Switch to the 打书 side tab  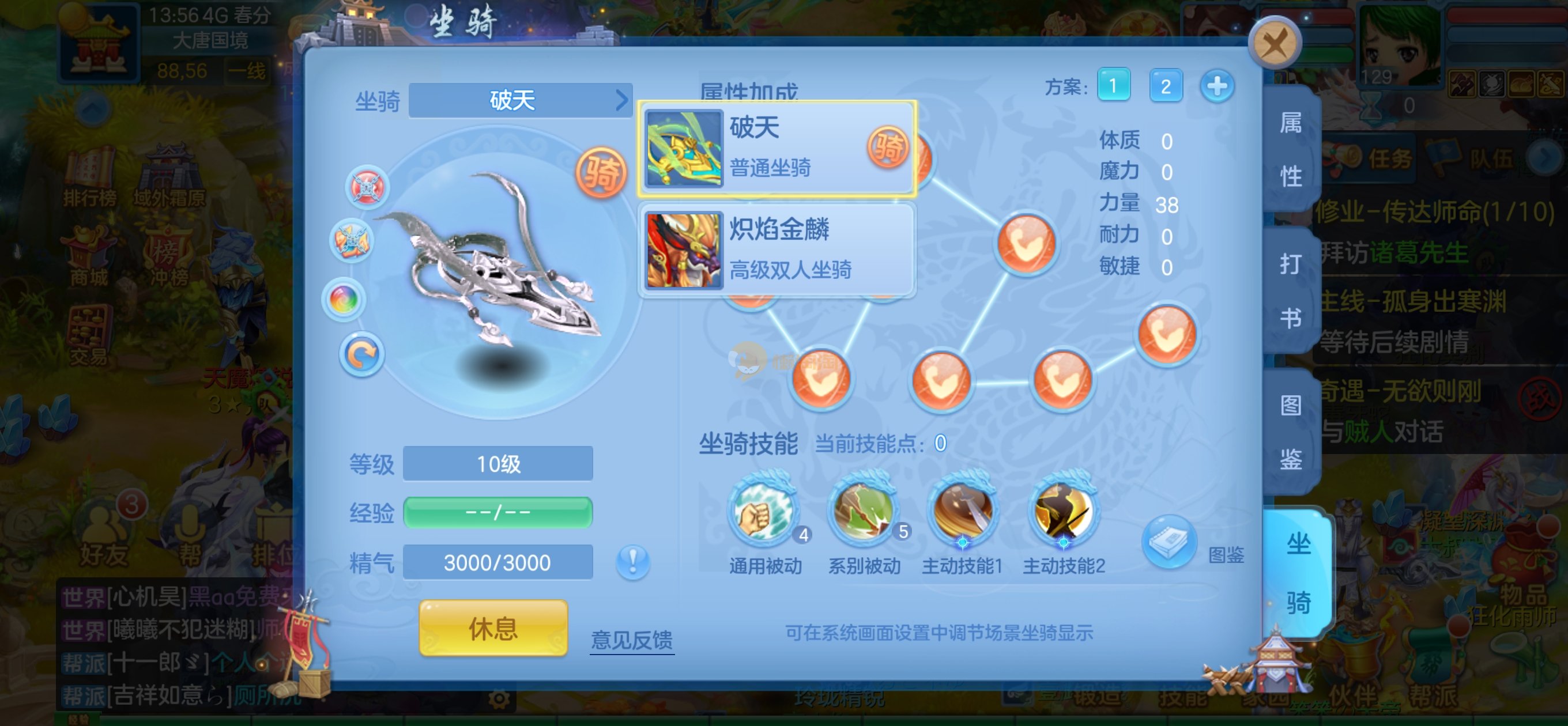[1291, 290]
